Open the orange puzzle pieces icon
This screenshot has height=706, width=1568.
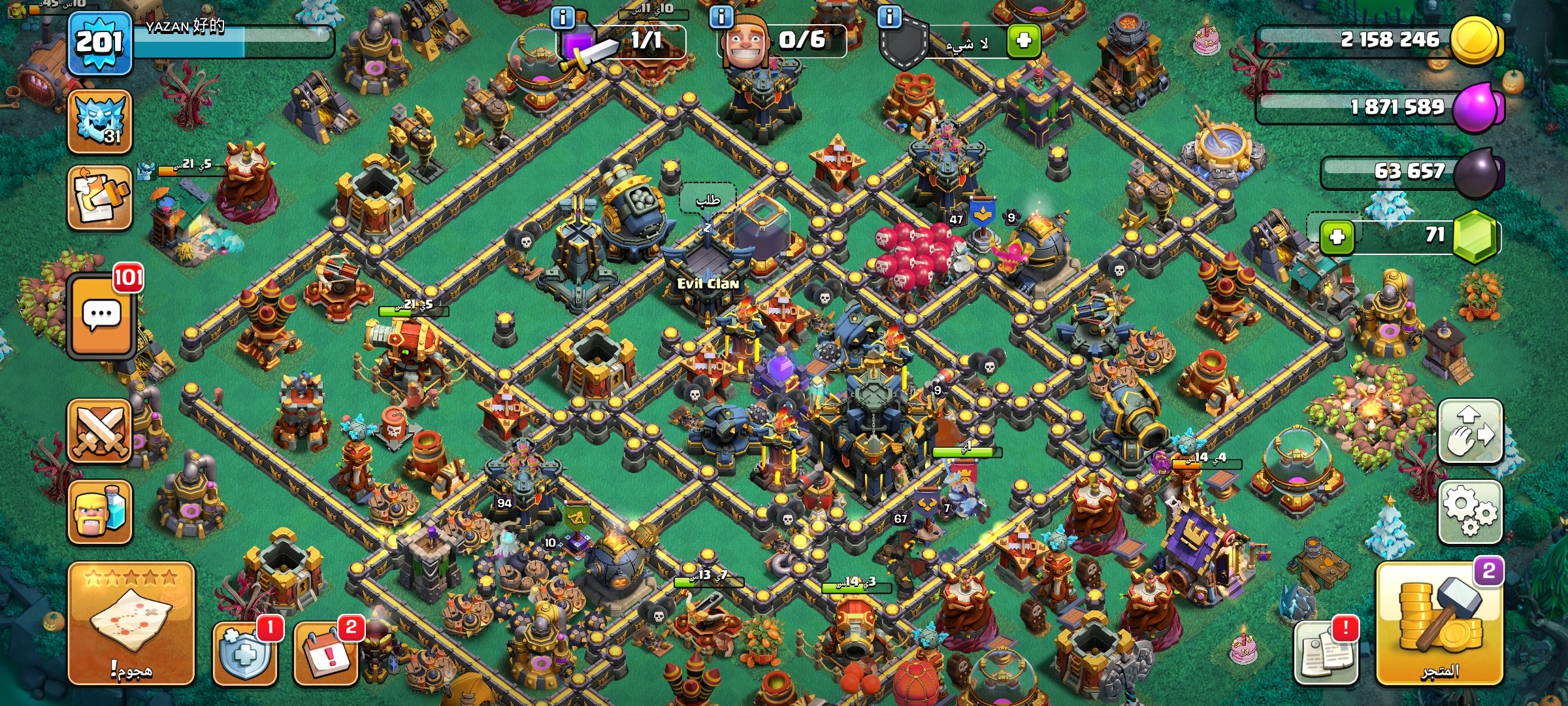click(100, 197)
